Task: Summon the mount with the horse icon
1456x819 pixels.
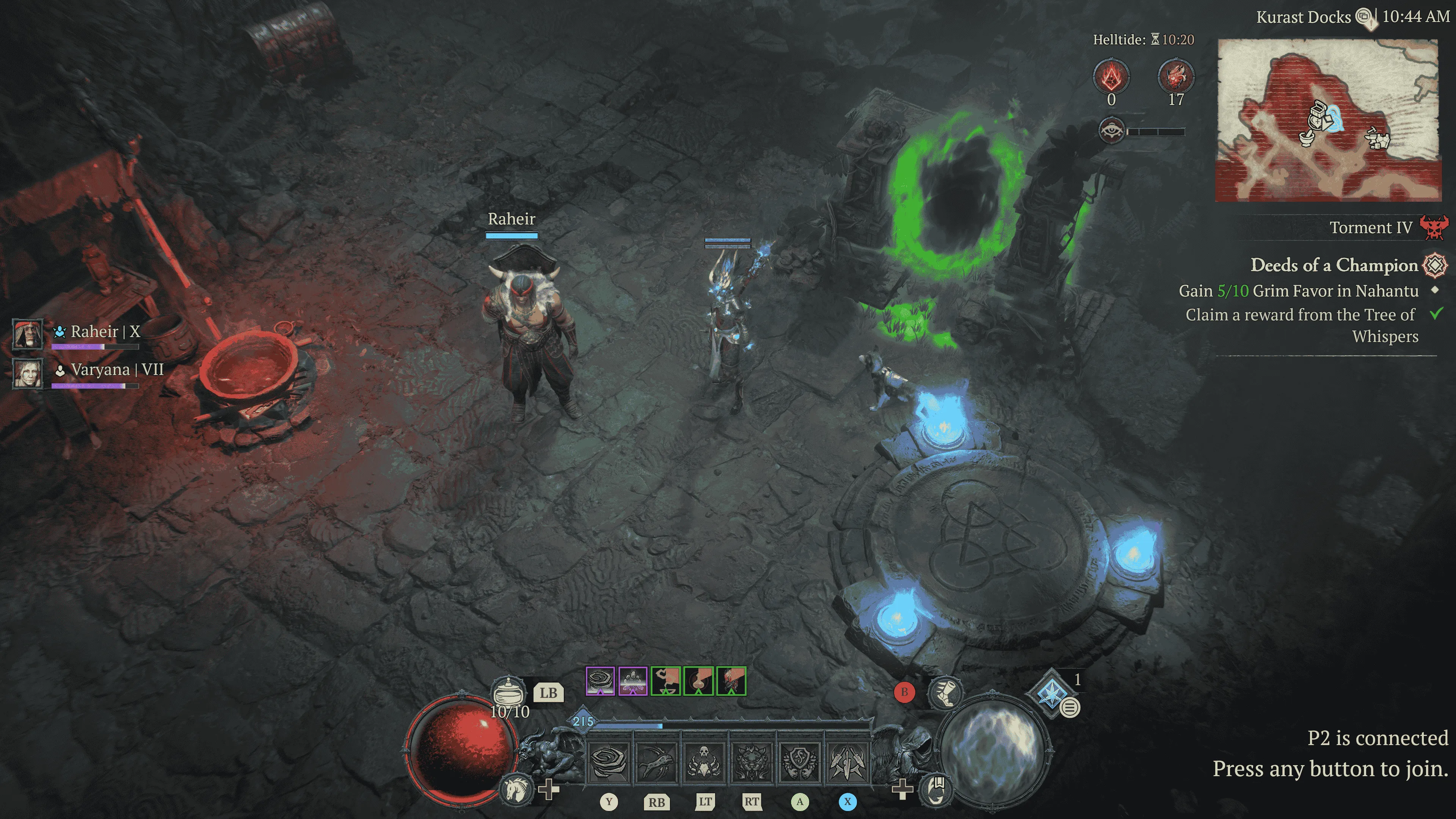Action: (x=516, y=789)
